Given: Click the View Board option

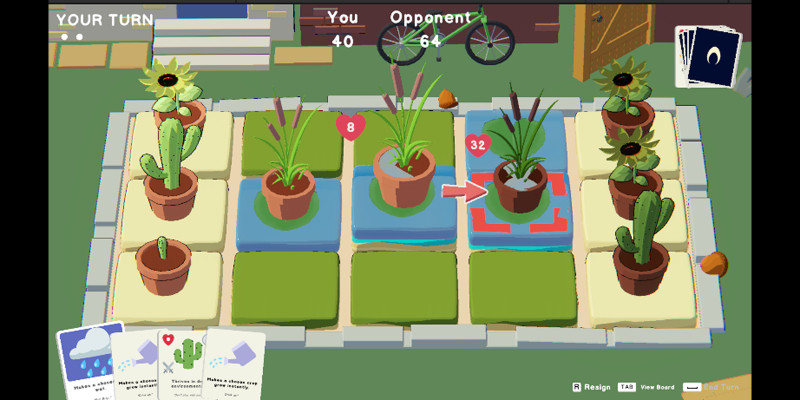Looking at the screenshot, I should pos(646,387).
